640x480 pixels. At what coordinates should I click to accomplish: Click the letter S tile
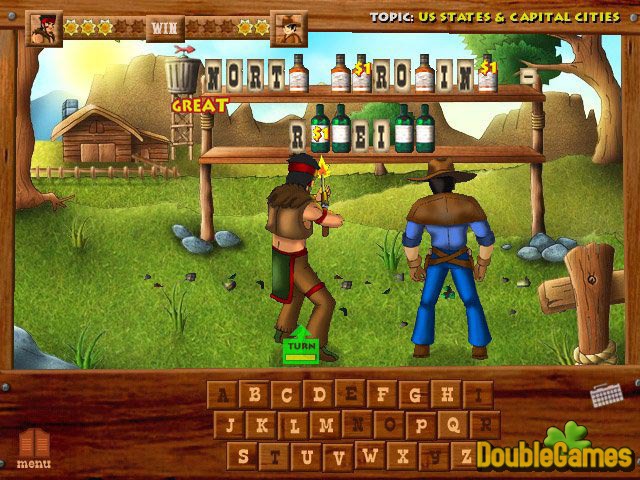click(243, 456)
